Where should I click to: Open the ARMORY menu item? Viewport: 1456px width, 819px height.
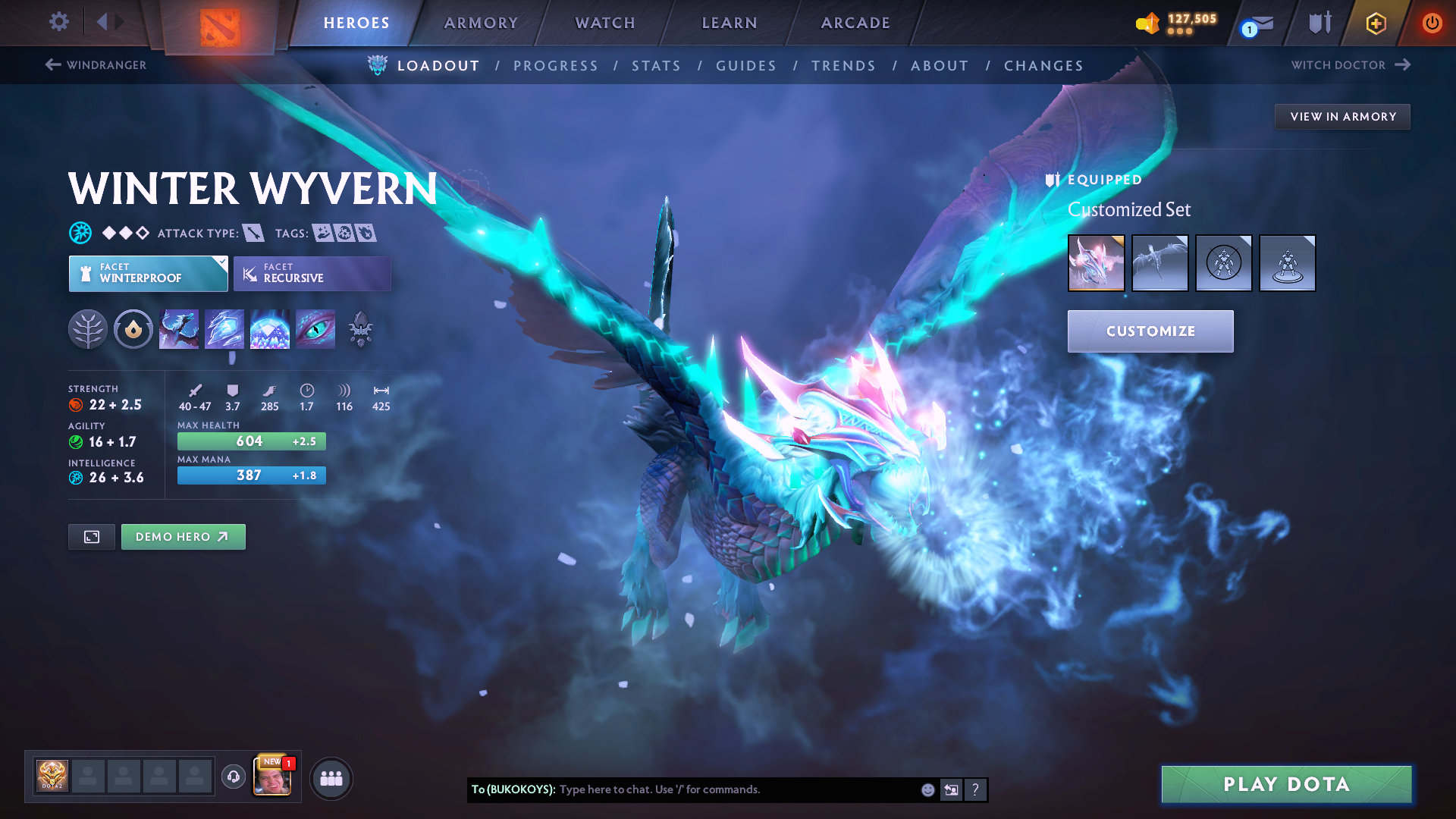tap(481, 23)
